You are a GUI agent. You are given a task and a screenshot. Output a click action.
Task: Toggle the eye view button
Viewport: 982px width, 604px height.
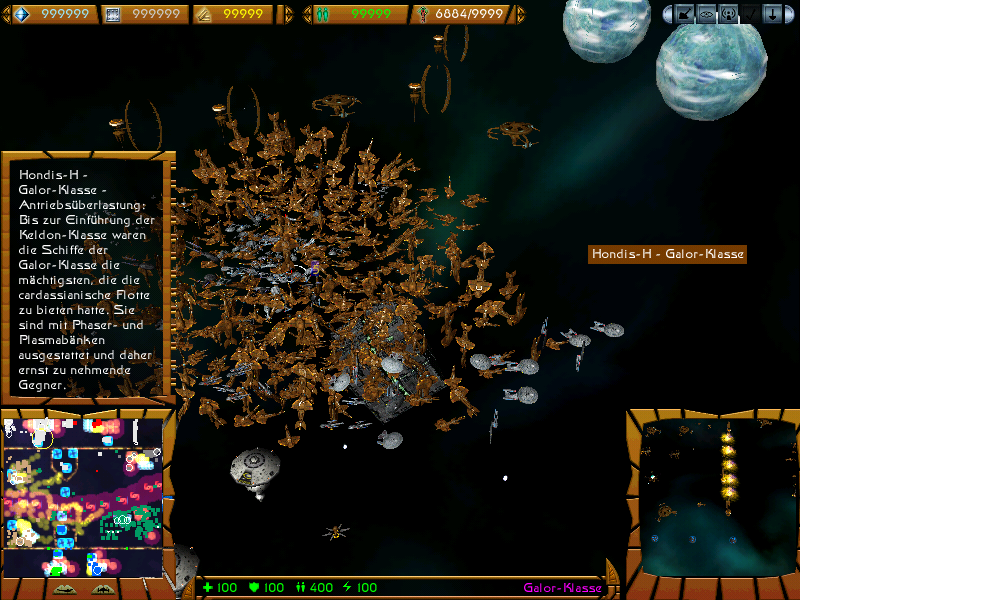tap(706, 14)
